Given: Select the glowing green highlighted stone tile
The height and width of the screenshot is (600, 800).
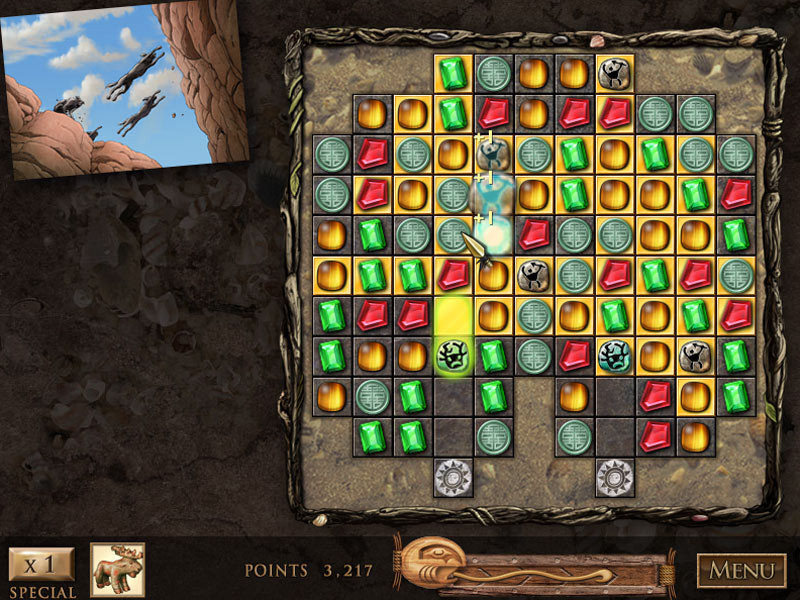Looking at the screenshot, I should coord(452,355).
